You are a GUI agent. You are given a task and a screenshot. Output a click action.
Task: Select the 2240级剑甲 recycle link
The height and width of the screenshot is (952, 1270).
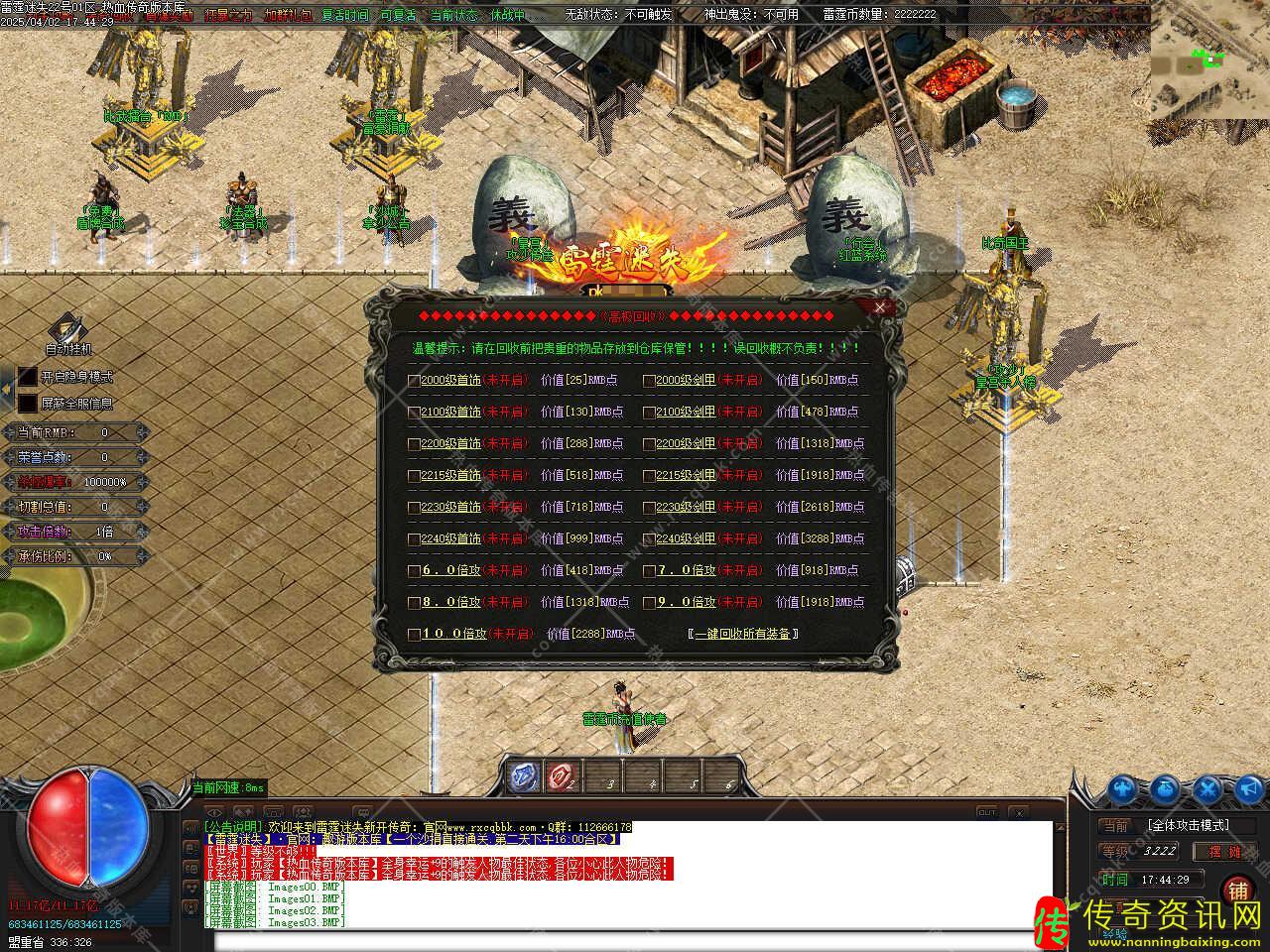click(x=686, y=538)
